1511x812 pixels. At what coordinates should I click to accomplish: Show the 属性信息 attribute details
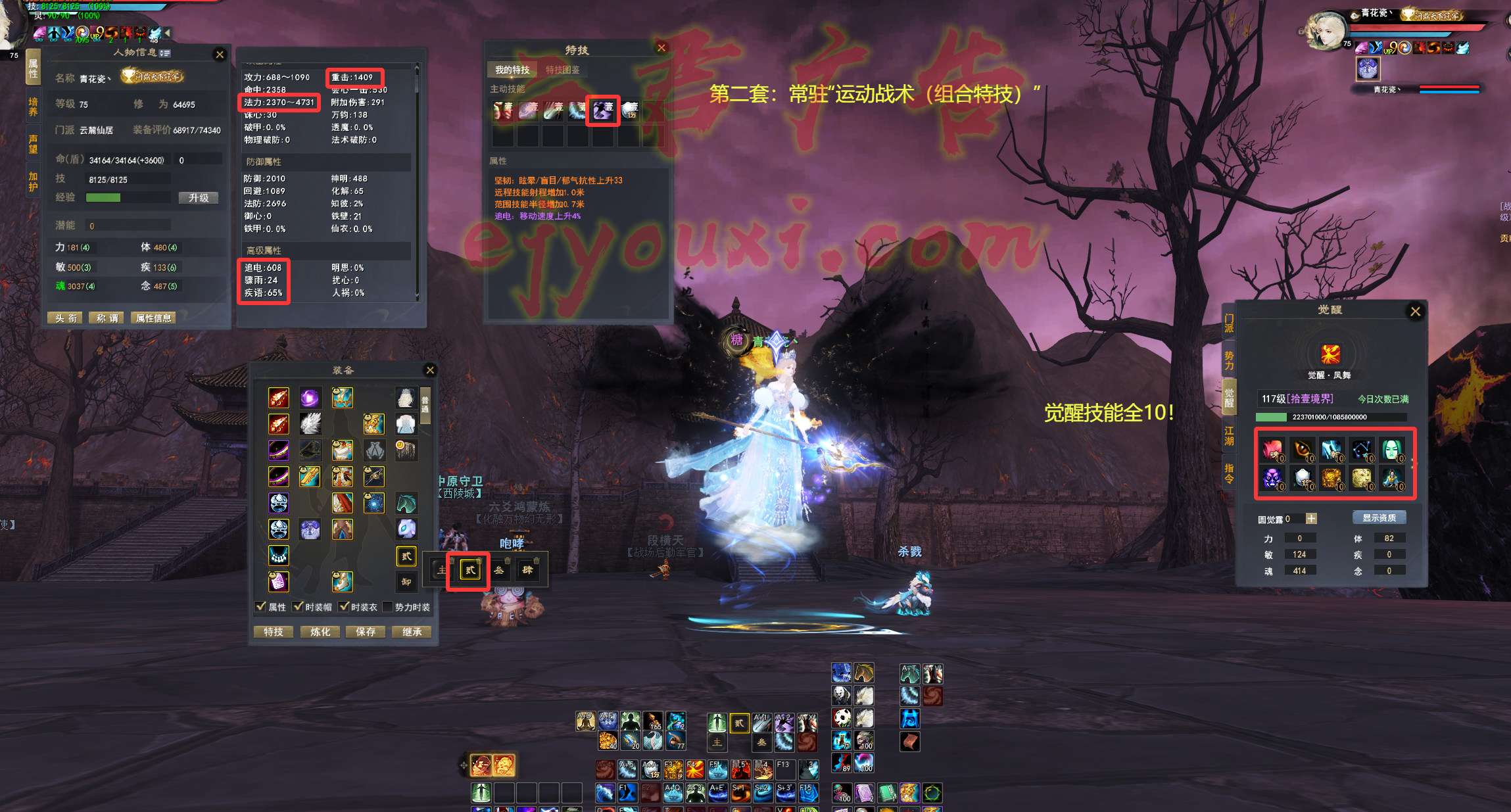153,318
